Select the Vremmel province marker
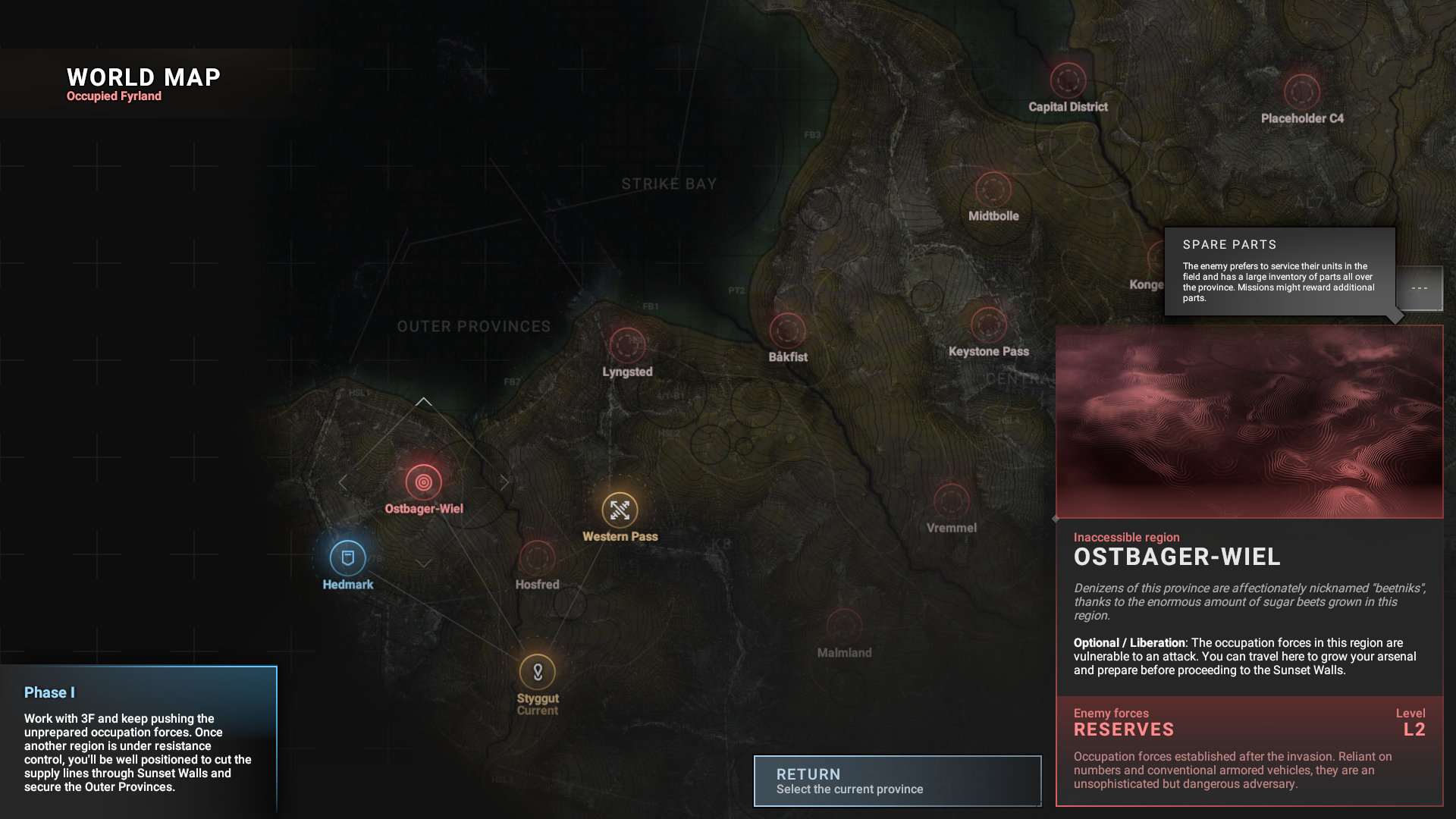Screen dimensions: 1456x819 (x=950, y=500)
